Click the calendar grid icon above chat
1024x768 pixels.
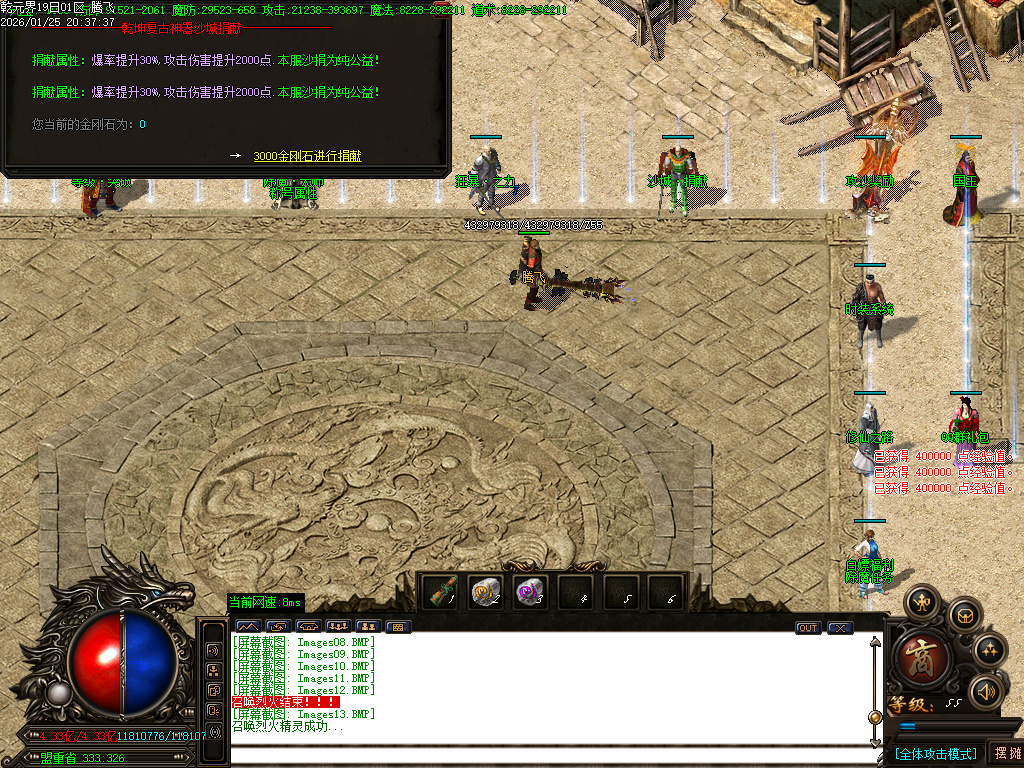click(x=397, y=627)
